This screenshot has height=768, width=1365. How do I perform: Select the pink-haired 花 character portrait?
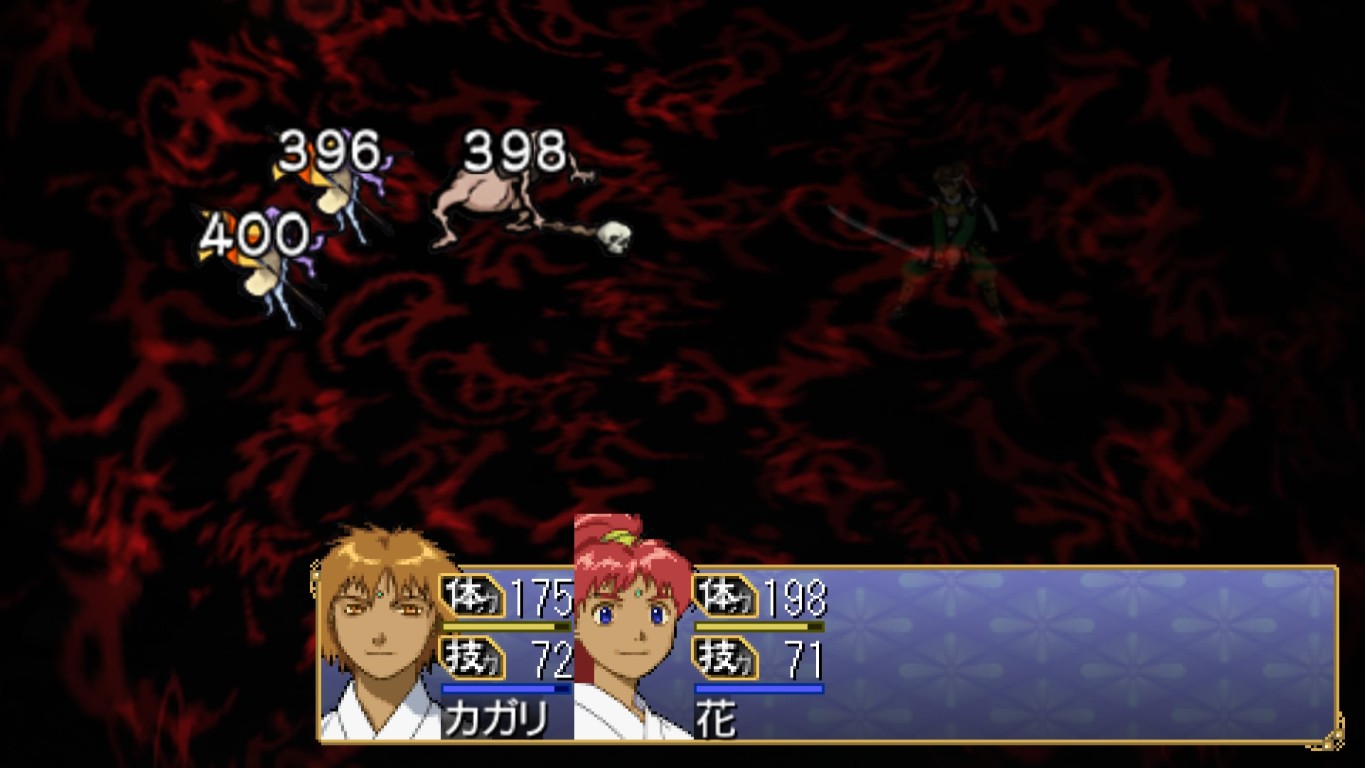point(632,630)
